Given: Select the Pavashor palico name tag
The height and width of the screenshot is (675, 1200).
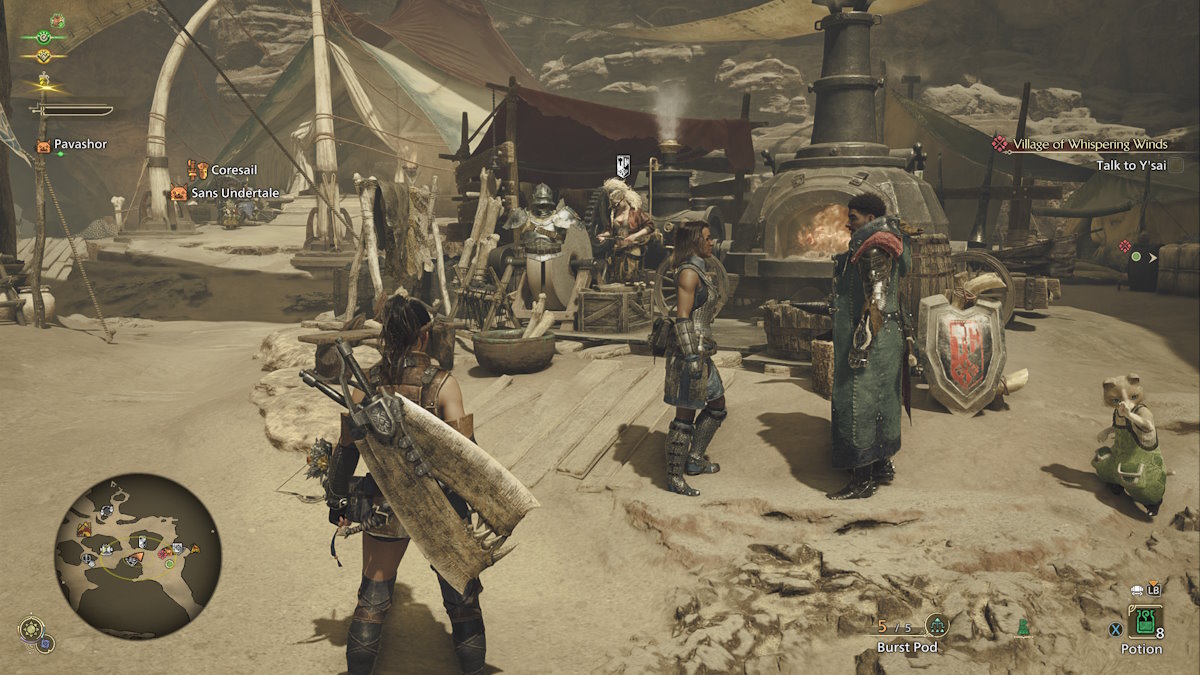Looking at the screenshot, I should 80,145.
